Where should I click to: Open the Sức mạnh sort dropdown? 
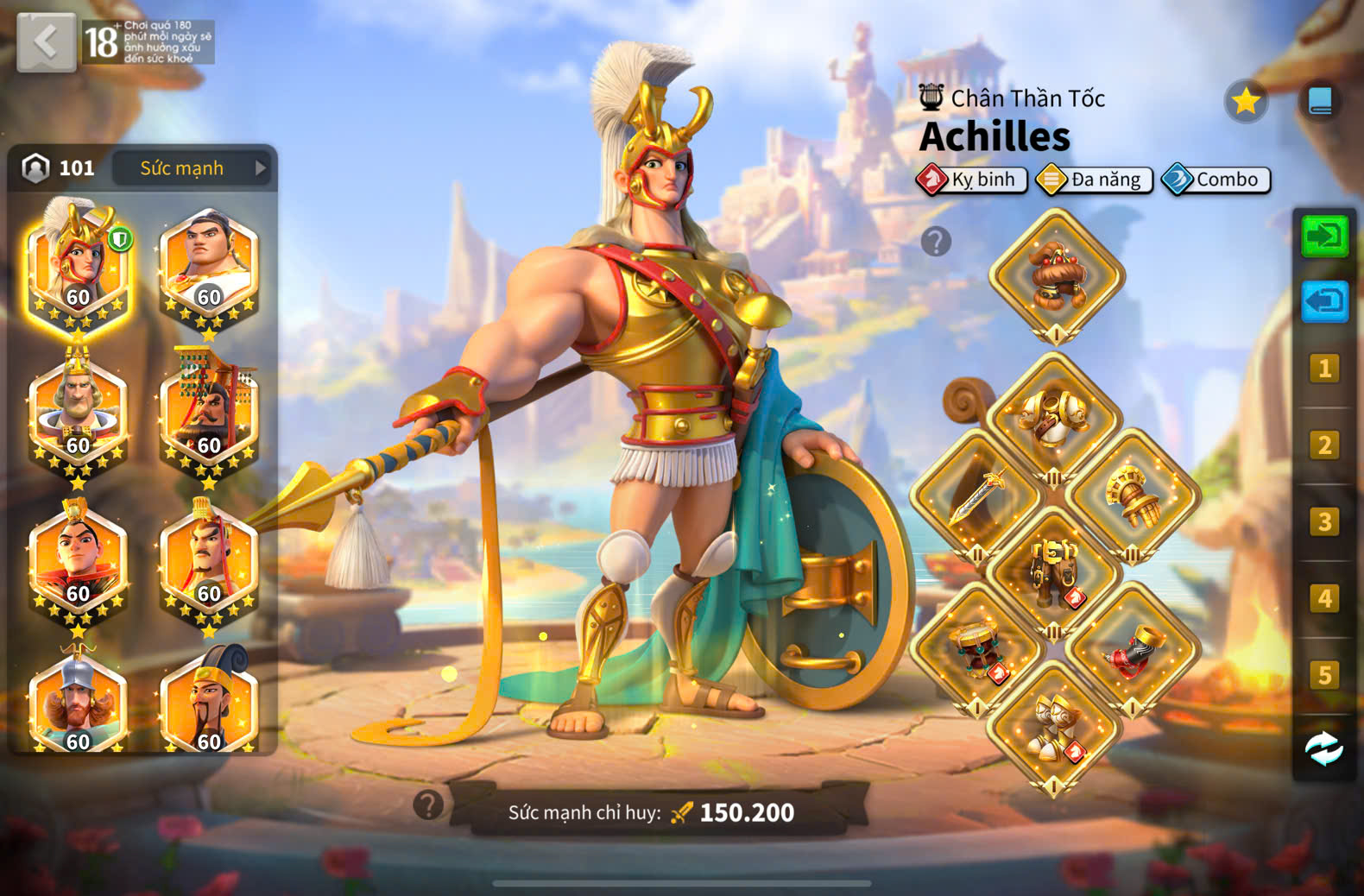coord(192,168)
